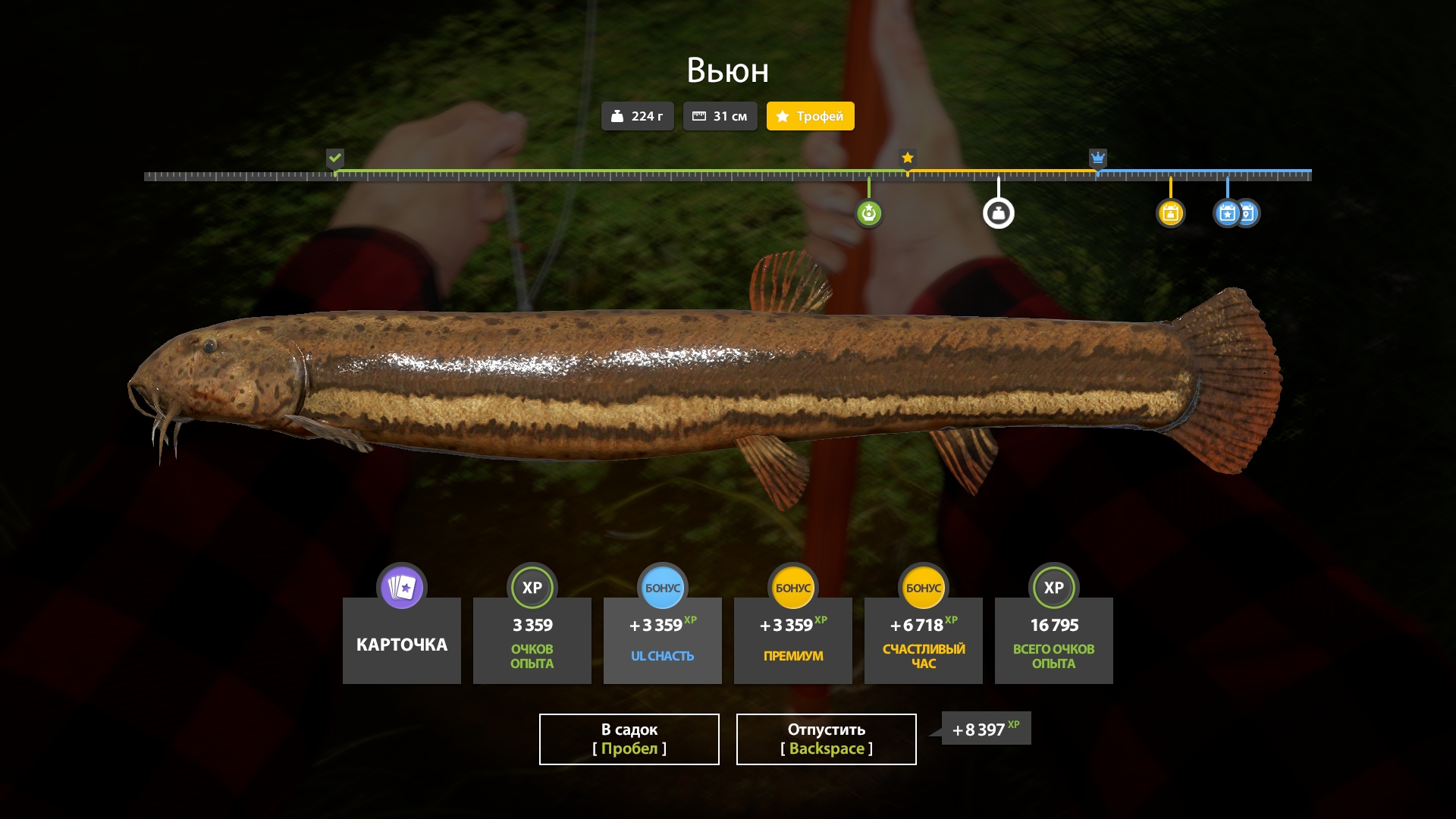
Task: Select the green medal marker on scale
Action: click(x=869, y=213)
